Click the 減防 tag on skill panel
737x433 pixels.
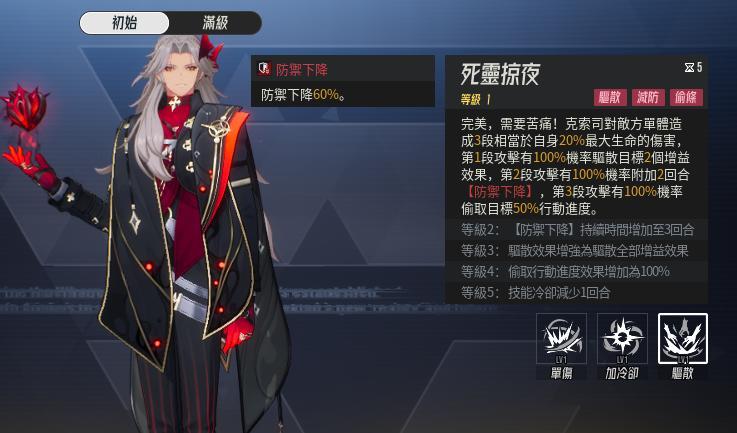(x=649, y=97)
